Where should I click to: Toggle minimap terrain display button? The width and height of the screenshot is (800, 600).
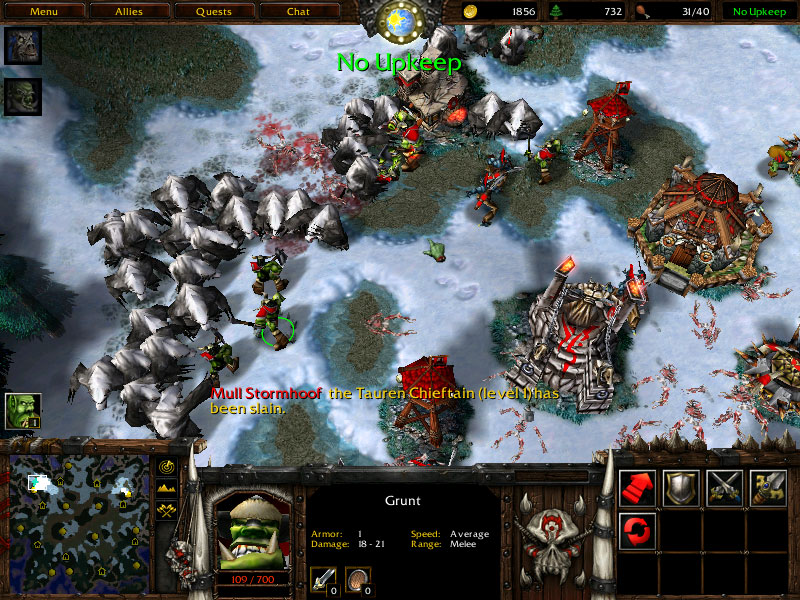pos(167,489)
